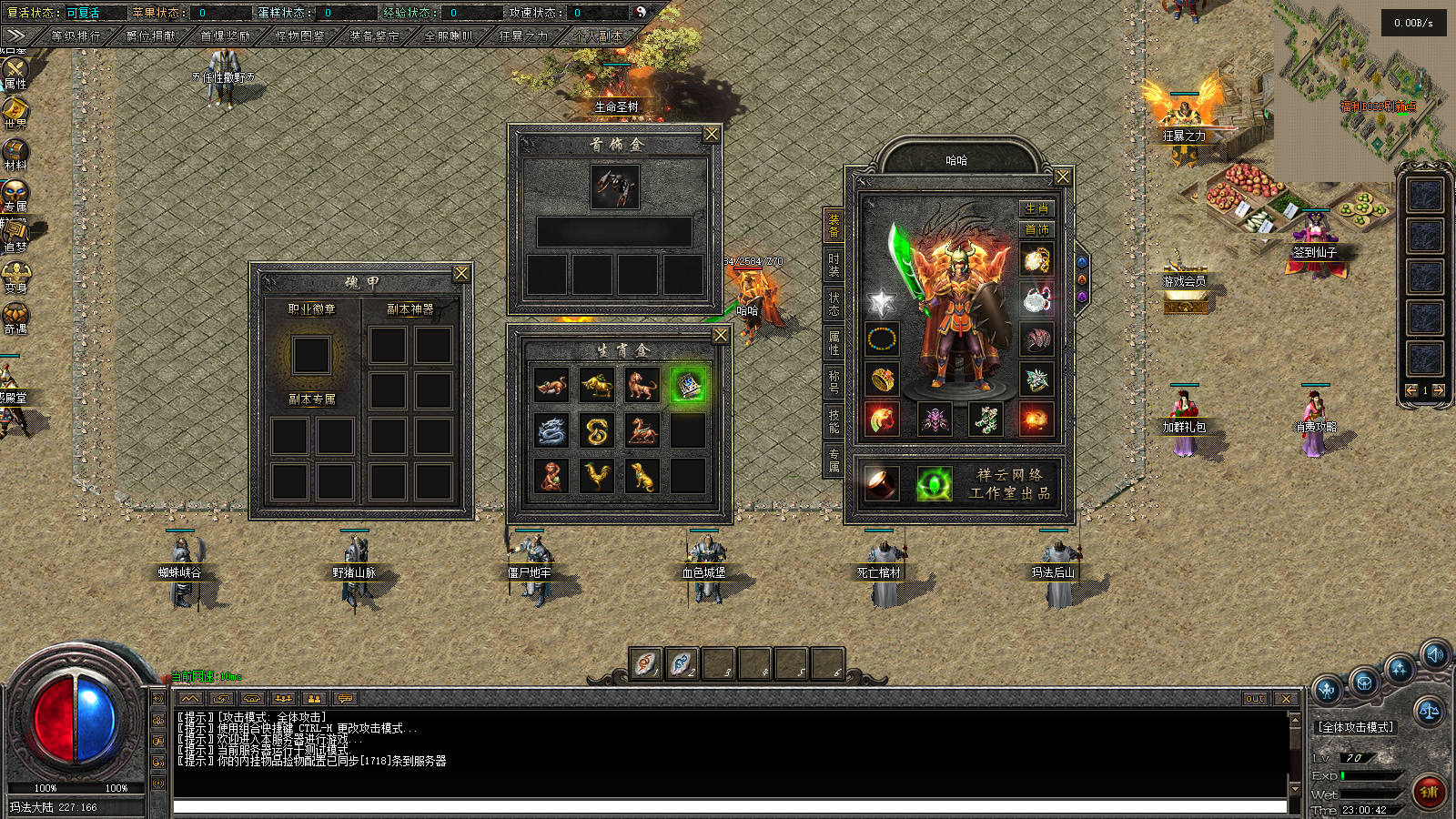Switch to the 技能 skills tab
The height and width of the screenshot is (819, 1456).
point(834,420)
